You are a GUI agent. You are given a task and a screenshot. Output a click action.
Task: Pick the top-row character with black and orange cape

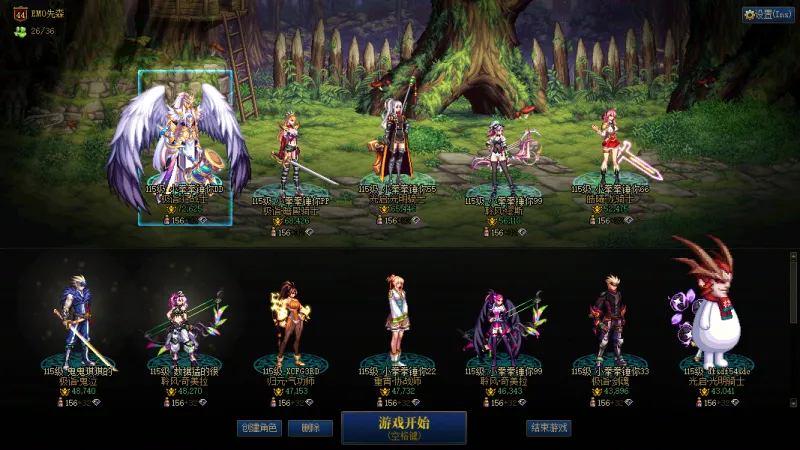[397, 145]
